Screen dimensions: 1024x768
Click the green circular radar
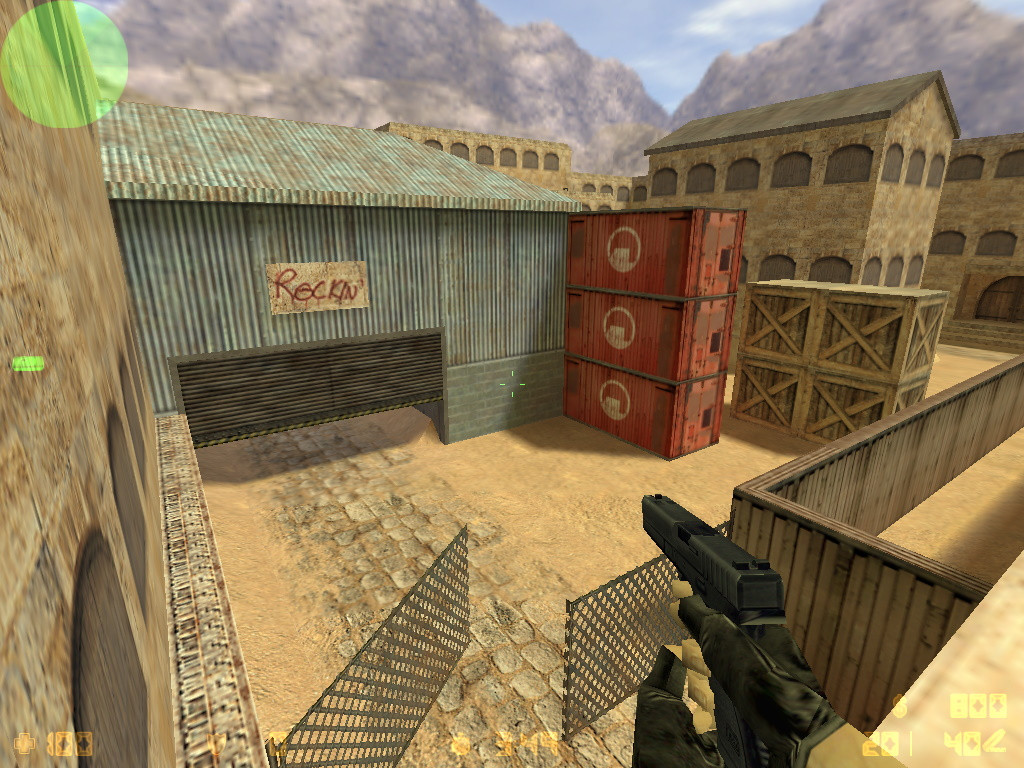pyautogui.click(x=64, y=64)
